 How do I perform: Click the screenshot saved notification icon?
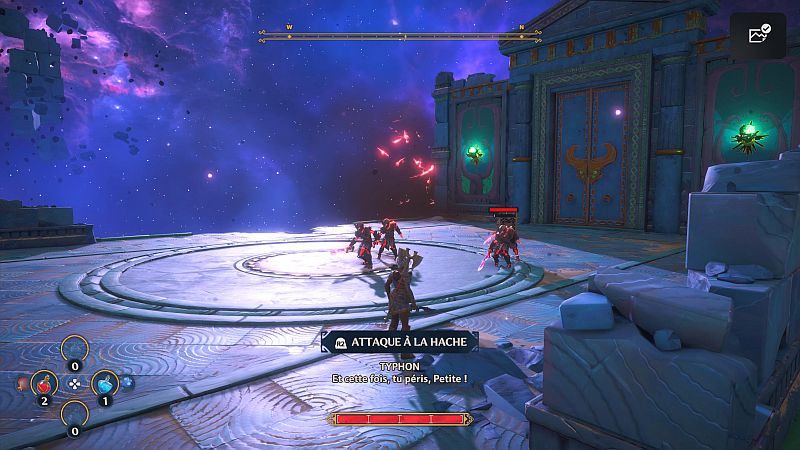(757, 35)
